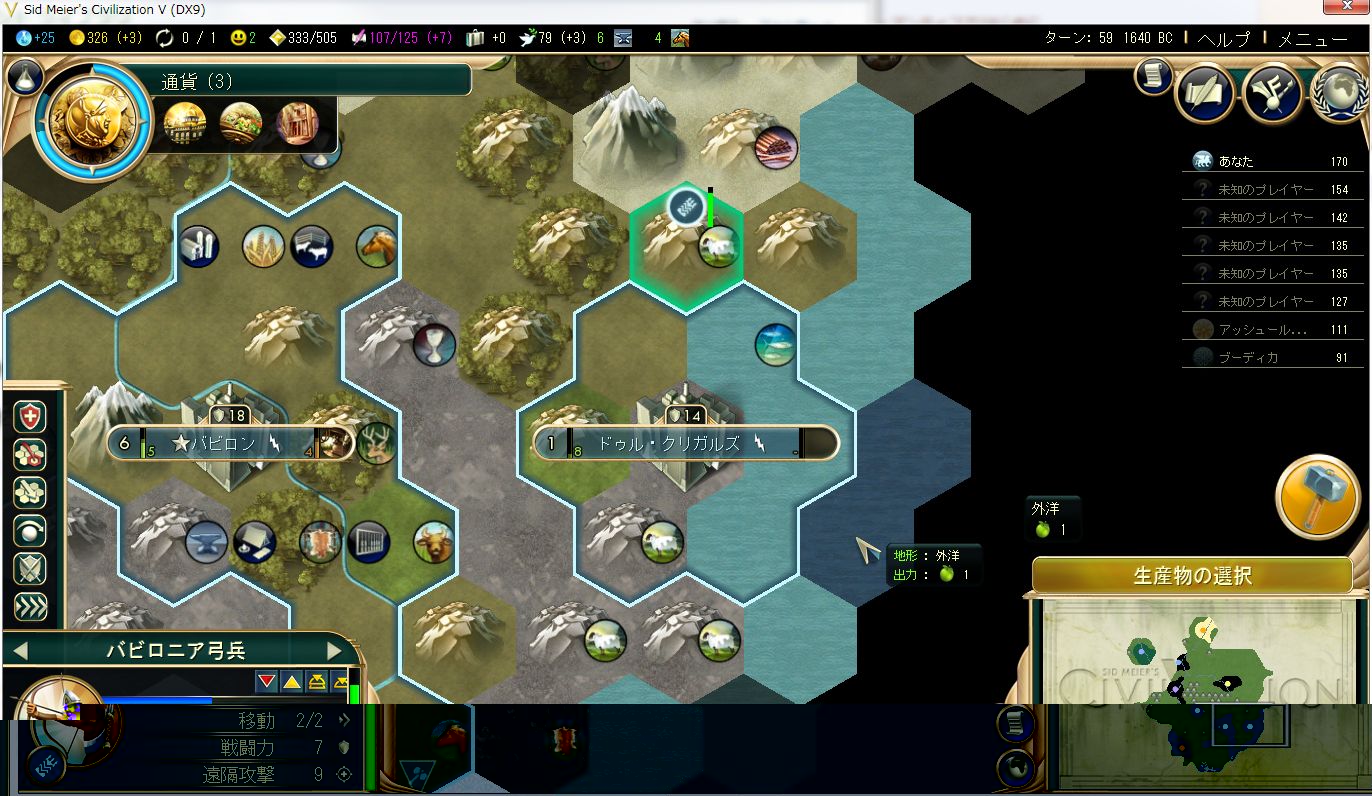Activate the crossed swords shield unit action
Viewport: 1372px width, 796px height.
(x=30, y=569)
